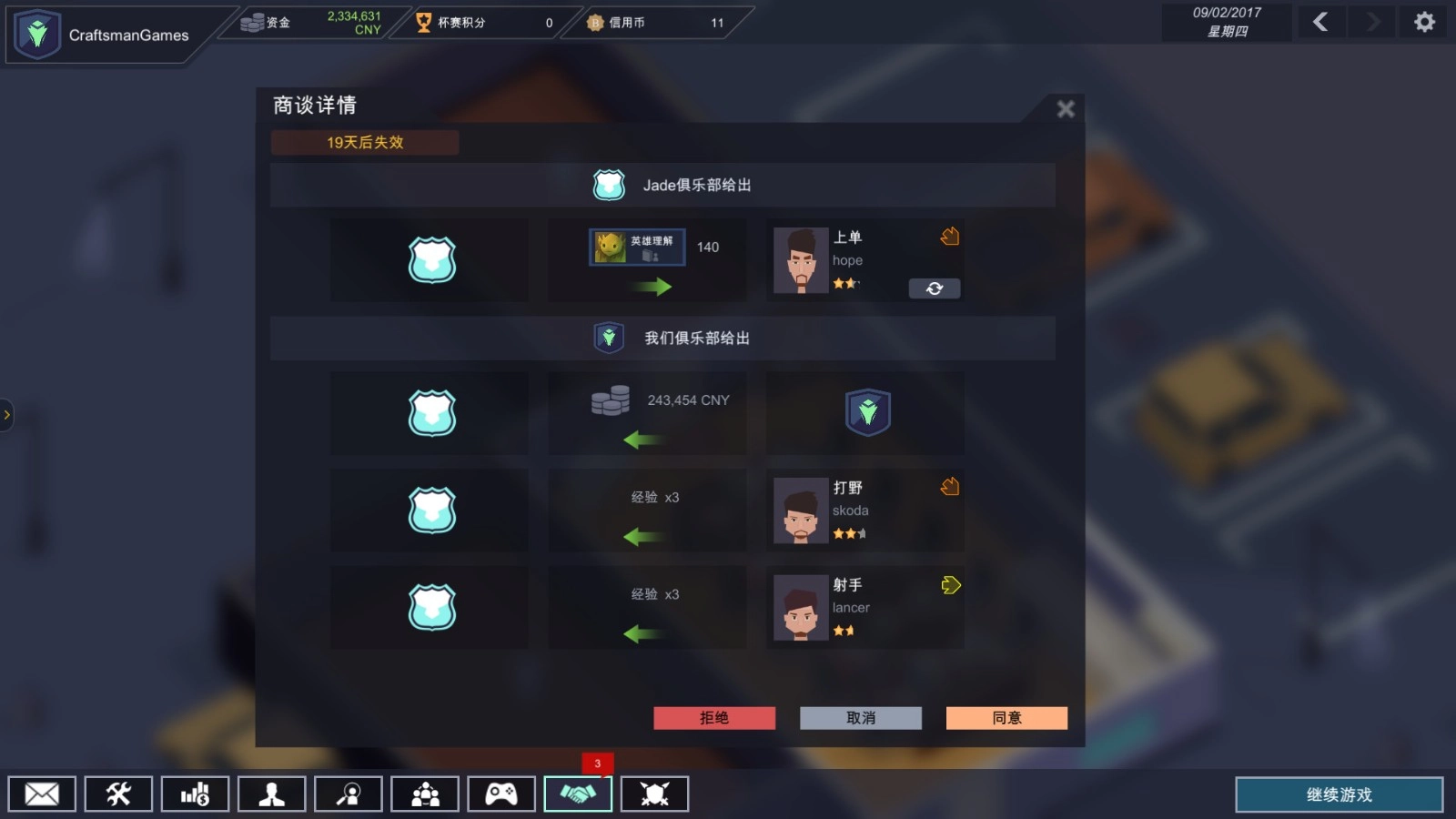Viewport: 1456px width, 819px height.
Task: Open the finance statistics panel
Action: pos(195,794)
